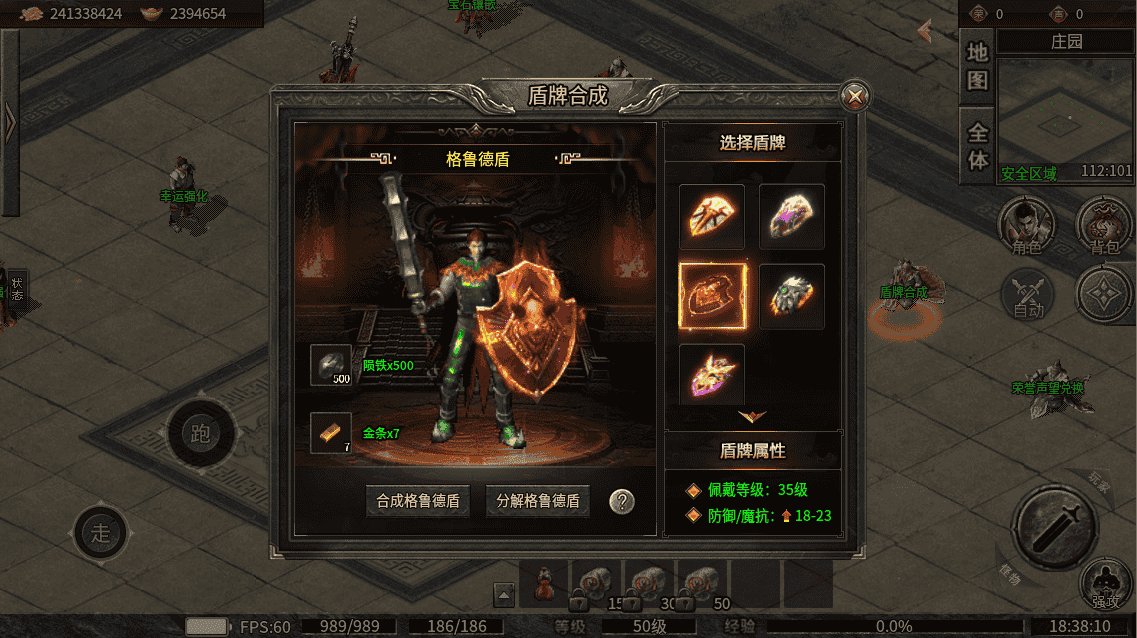1137x638 pixels.
Task: Expand the shield list with the down arrow
Action: [x=752, y=416]
